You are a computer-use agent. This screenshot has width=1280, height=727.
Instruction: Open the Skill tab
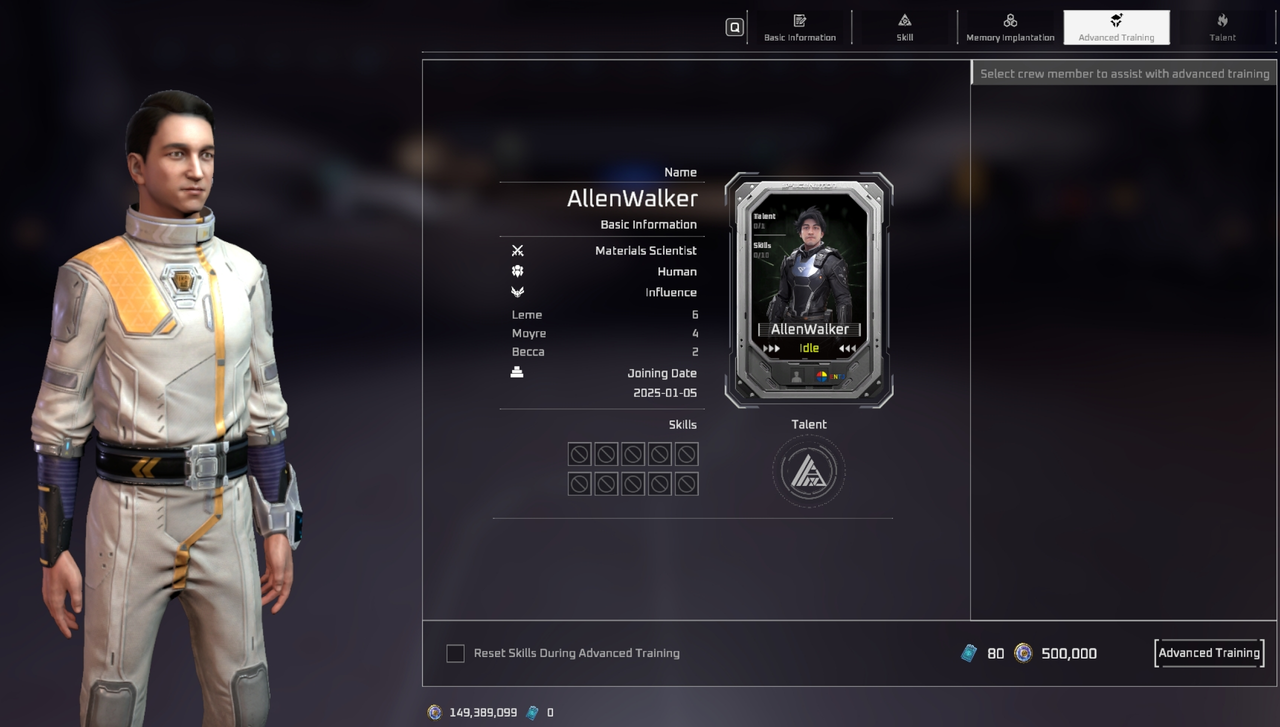[904, 27]
